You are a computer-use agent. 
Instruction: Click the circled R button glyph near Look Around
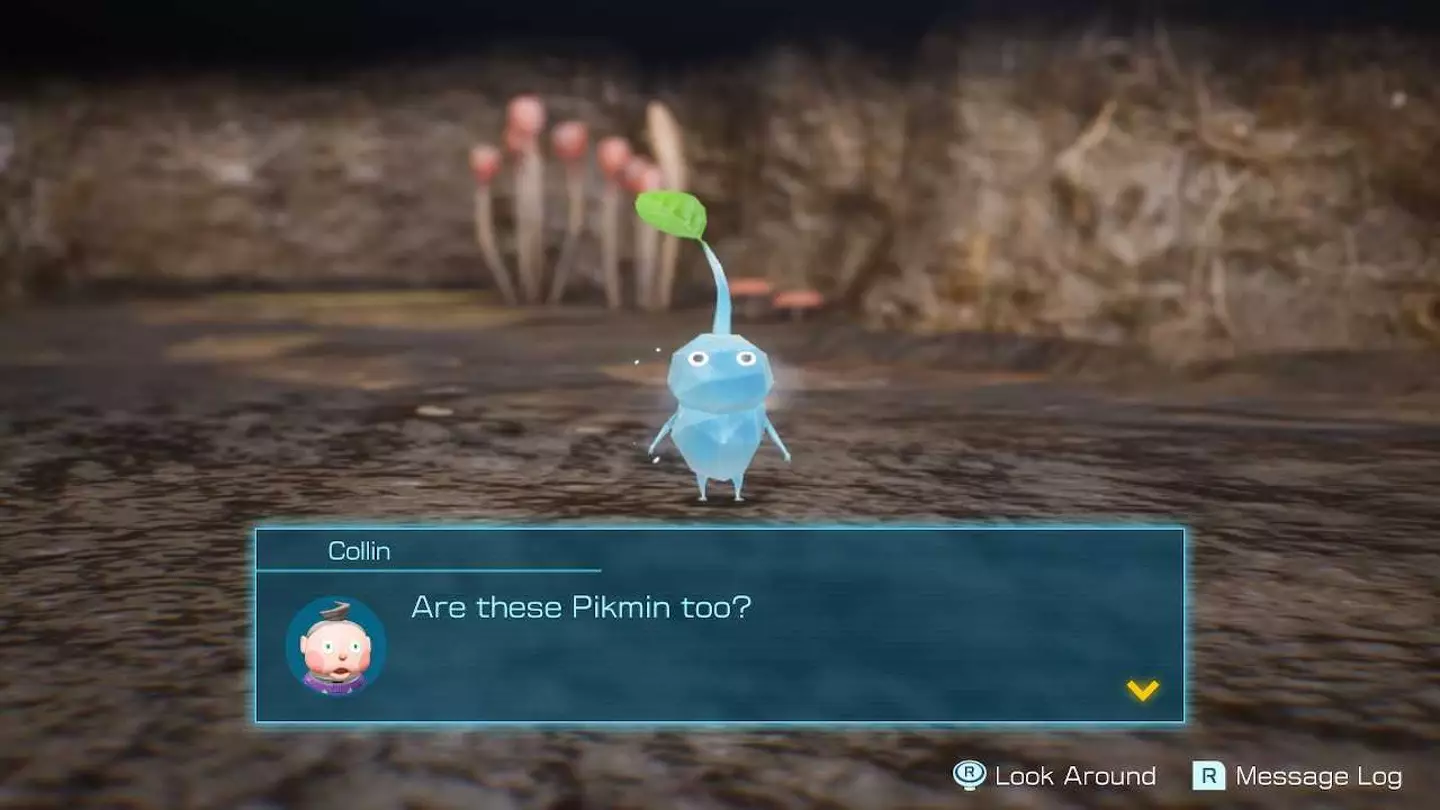(x=971, y=776)
